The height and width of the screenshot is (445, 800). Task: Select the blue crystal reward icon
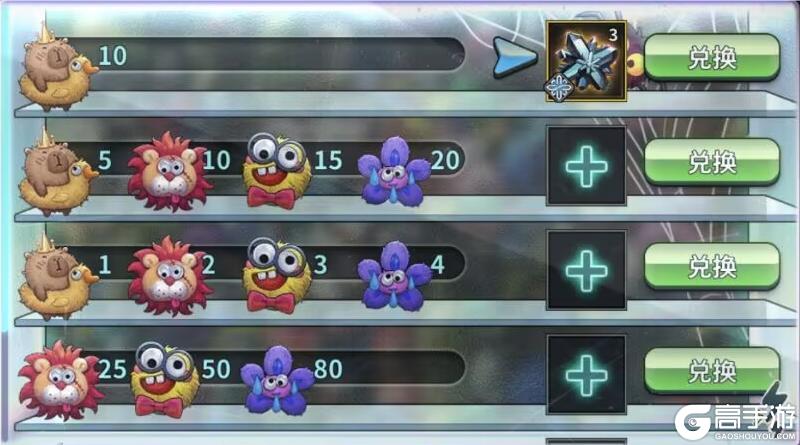[x=586, y=61]
